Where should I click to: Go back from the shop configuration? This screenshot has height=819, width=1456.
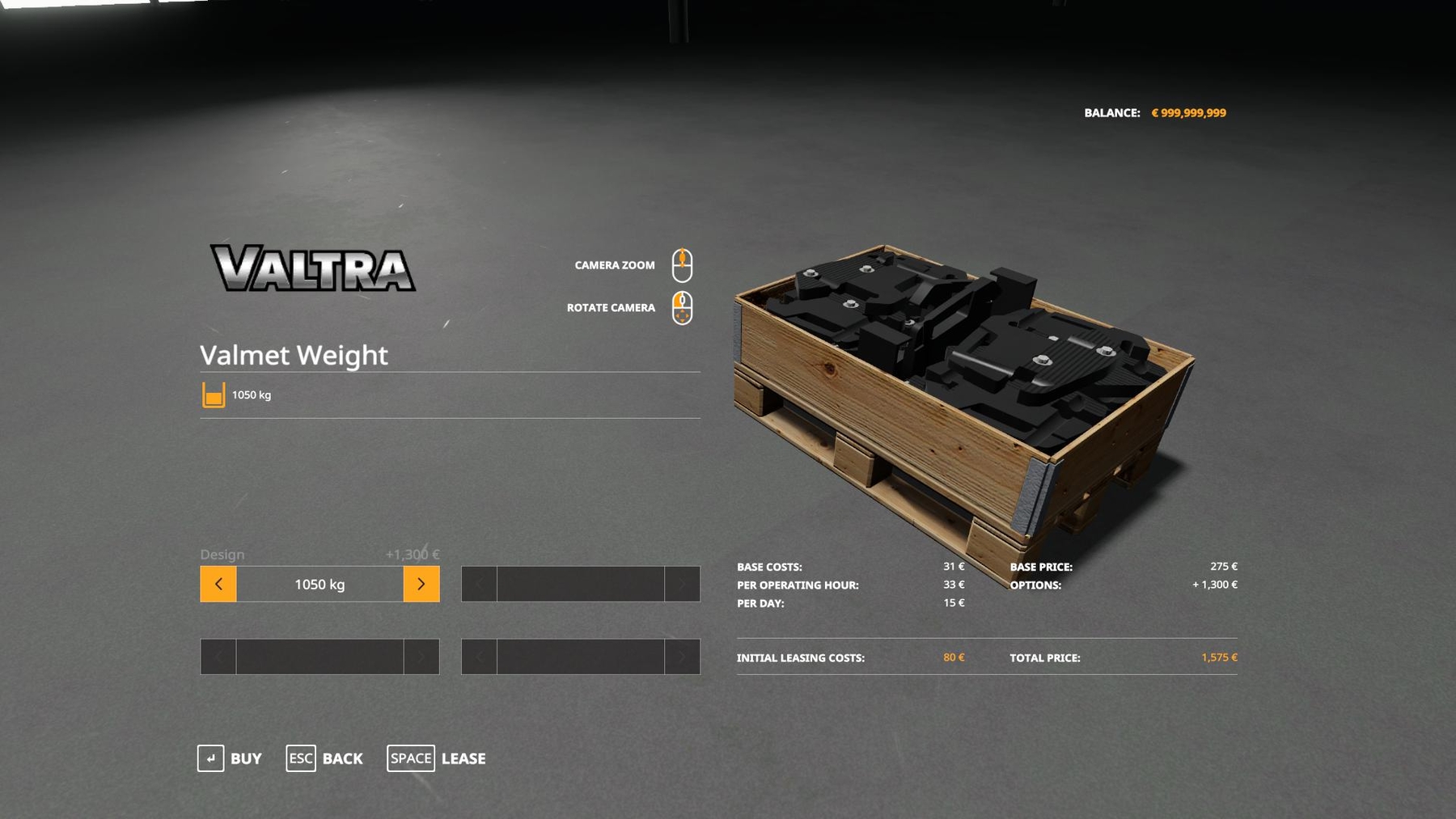coord(324,758)
